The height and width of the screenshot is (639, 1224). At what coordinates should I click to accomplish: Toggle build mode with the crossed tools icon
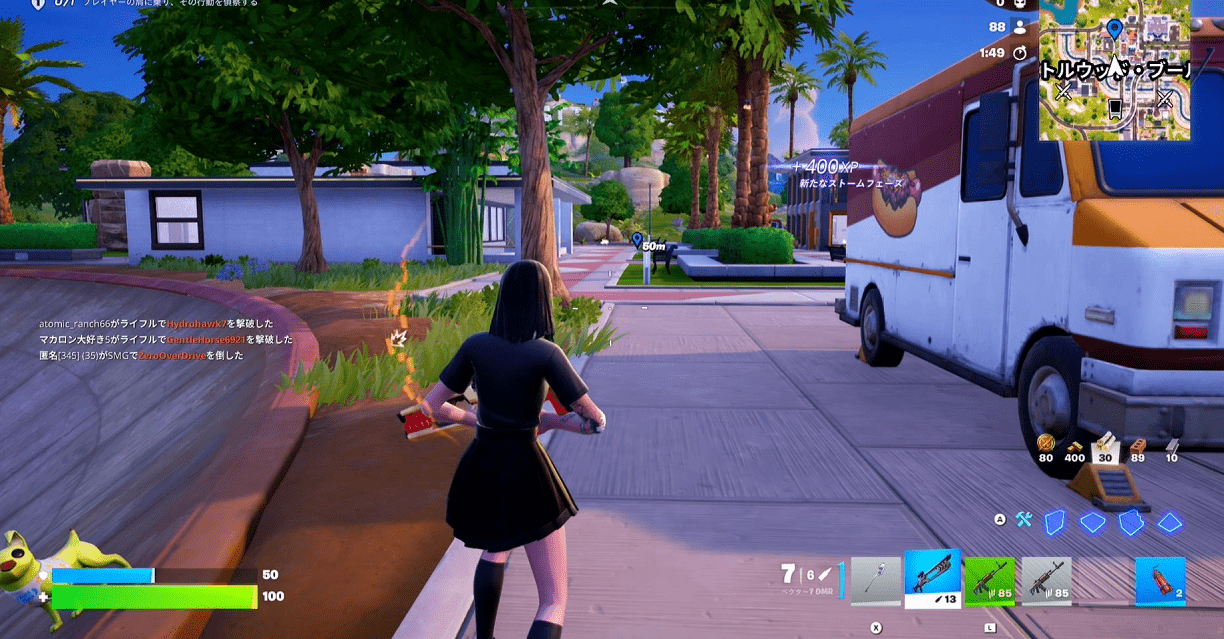1023,520
